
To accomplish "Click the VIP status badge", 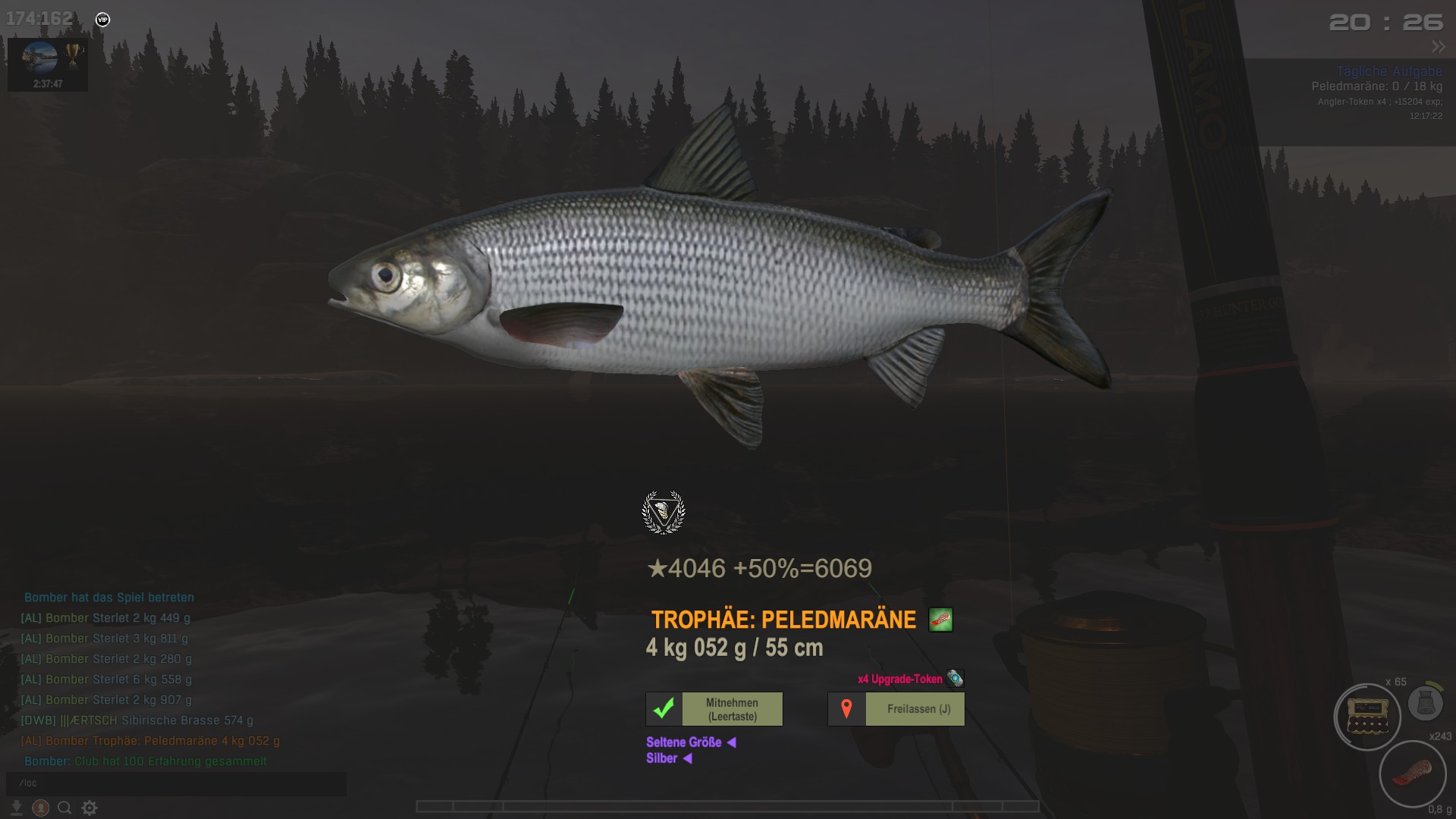I will tap(103, 20).
